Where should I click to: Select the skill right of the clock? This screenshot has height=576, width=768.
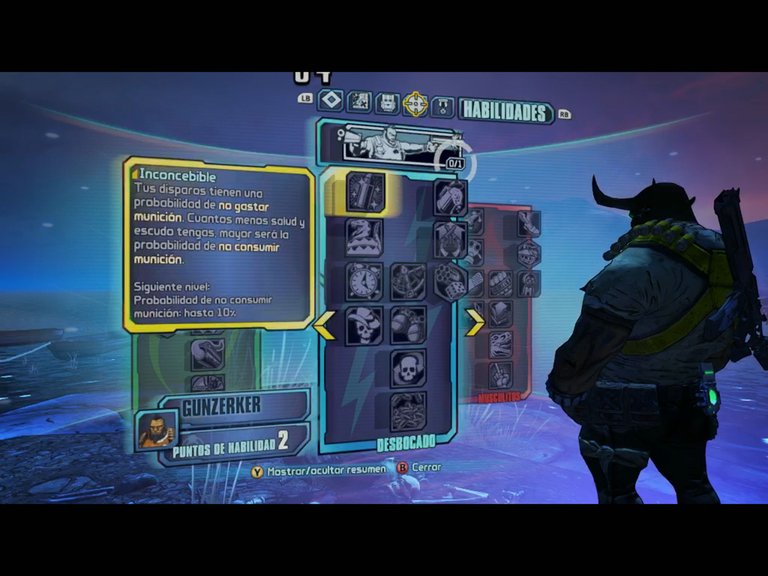(x=408, y=282)
